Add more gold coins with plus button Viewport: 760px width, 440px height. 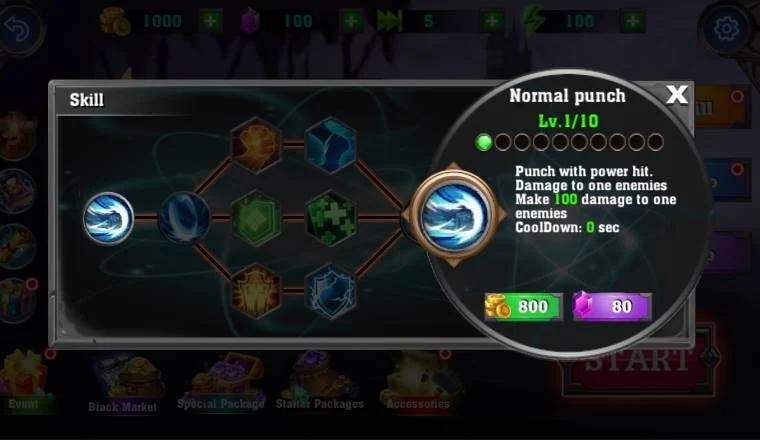point(211,20)
